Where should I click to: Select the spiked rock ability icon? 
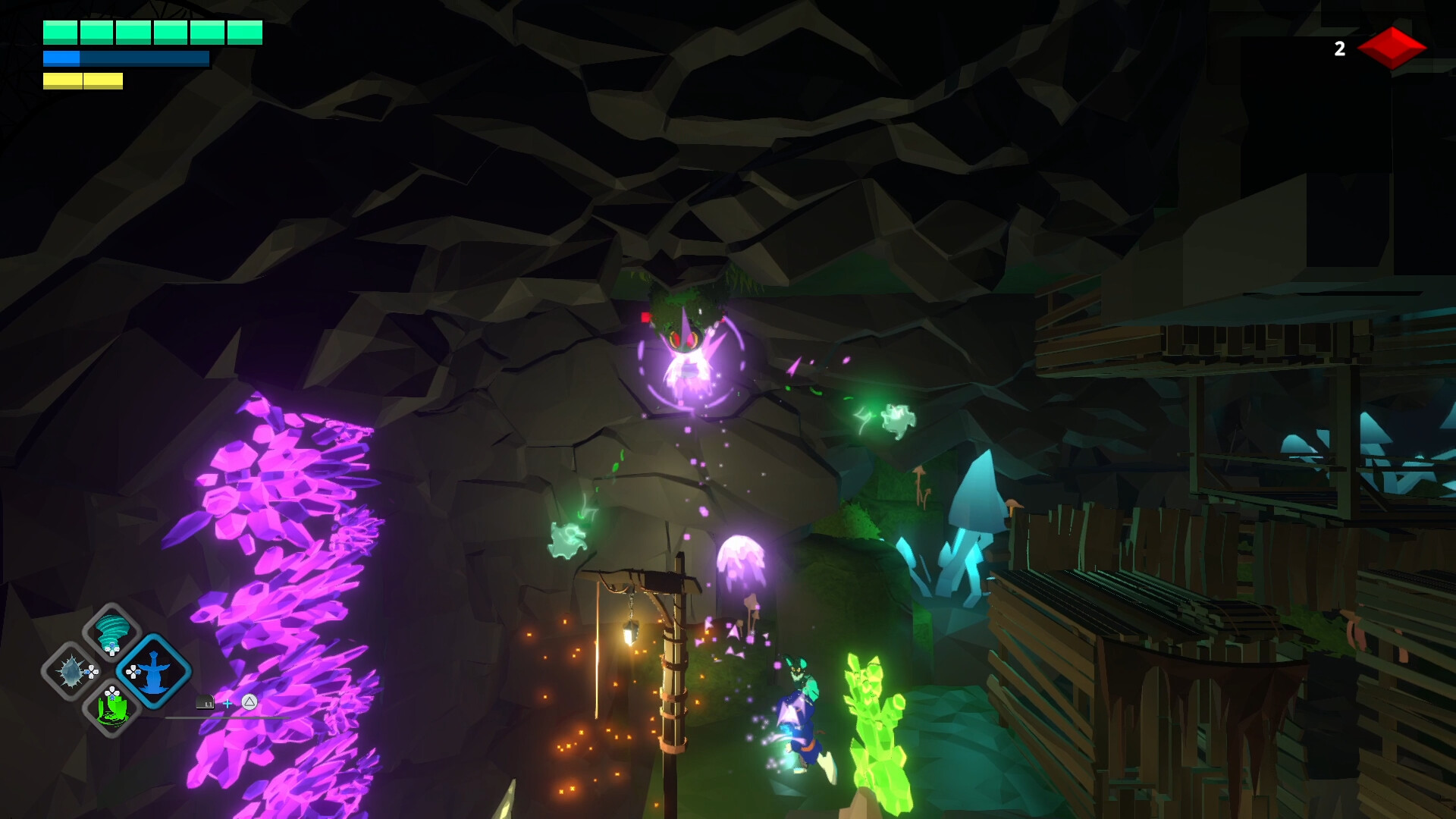coord(71,673)
